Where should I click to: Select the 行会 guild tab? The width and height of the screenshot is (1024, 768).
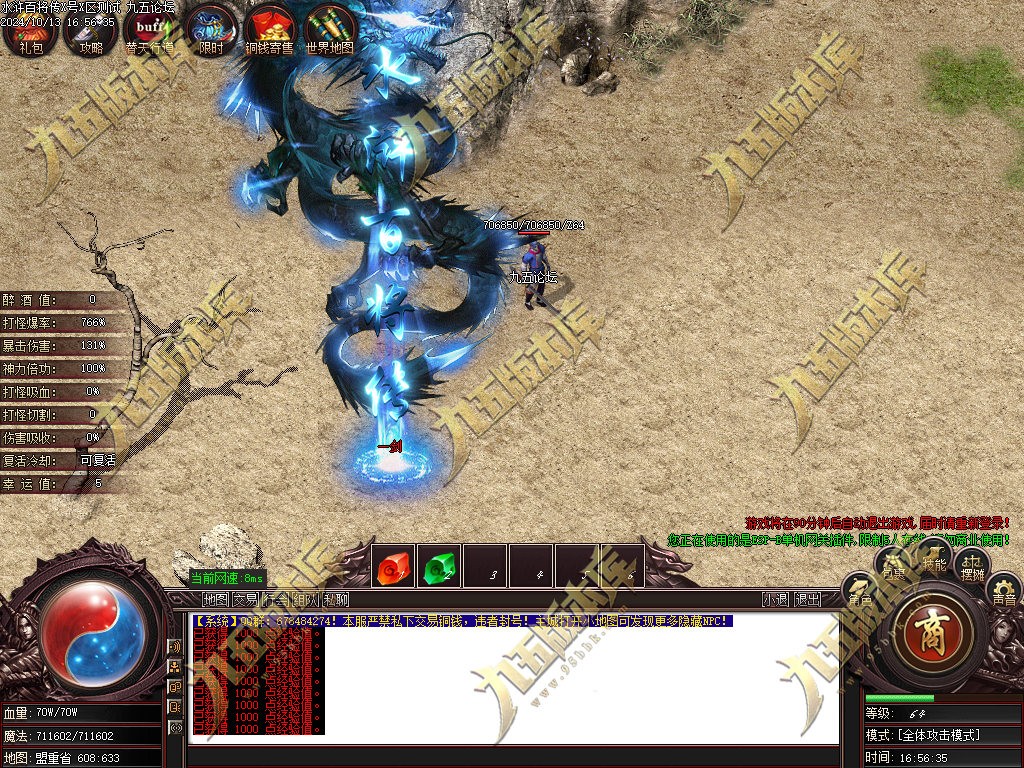point(275,599)
